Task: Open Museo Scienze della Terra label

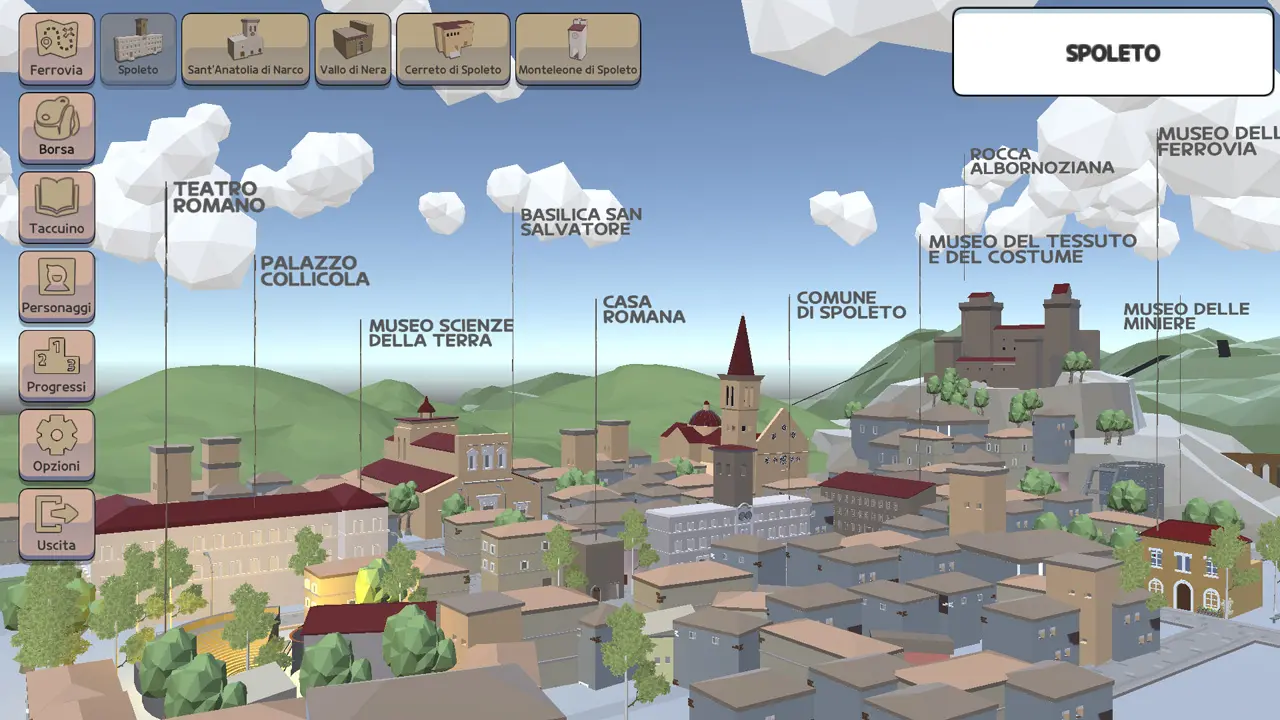Action: pyautogui.click(x=441, y=333)
